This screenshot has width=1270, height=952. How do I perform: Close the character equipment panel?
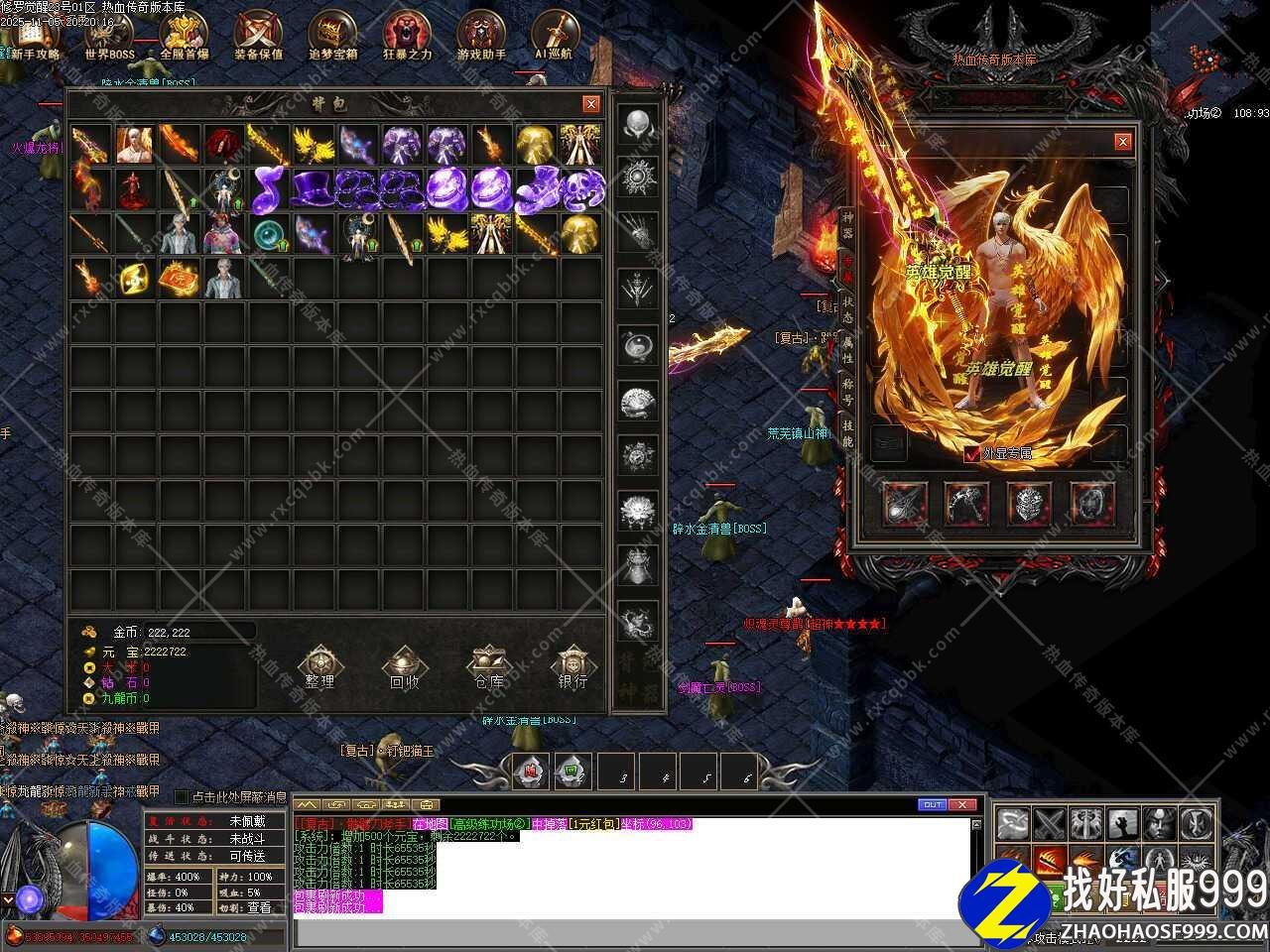pyautogui.click(x=1122, y=142)
